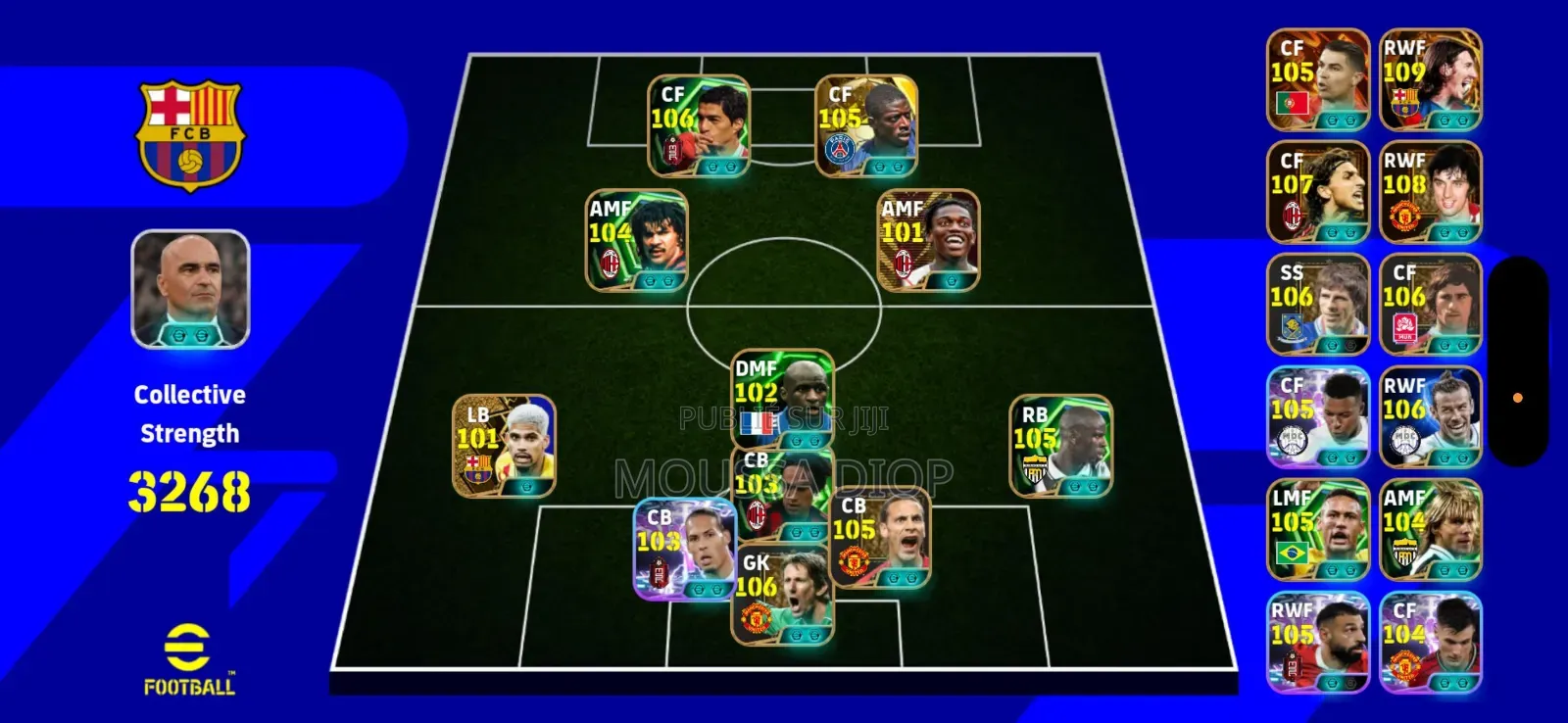Select the LB 101 left back card
The height and width of the screenshot is (723, 1568).
pos(504,446)
